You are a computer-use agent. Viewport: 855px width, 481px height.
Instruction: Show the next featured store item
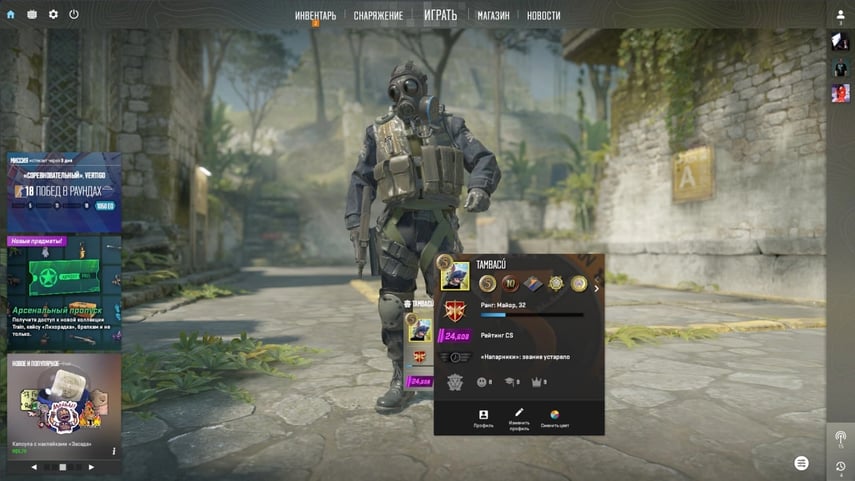point(91,467)
